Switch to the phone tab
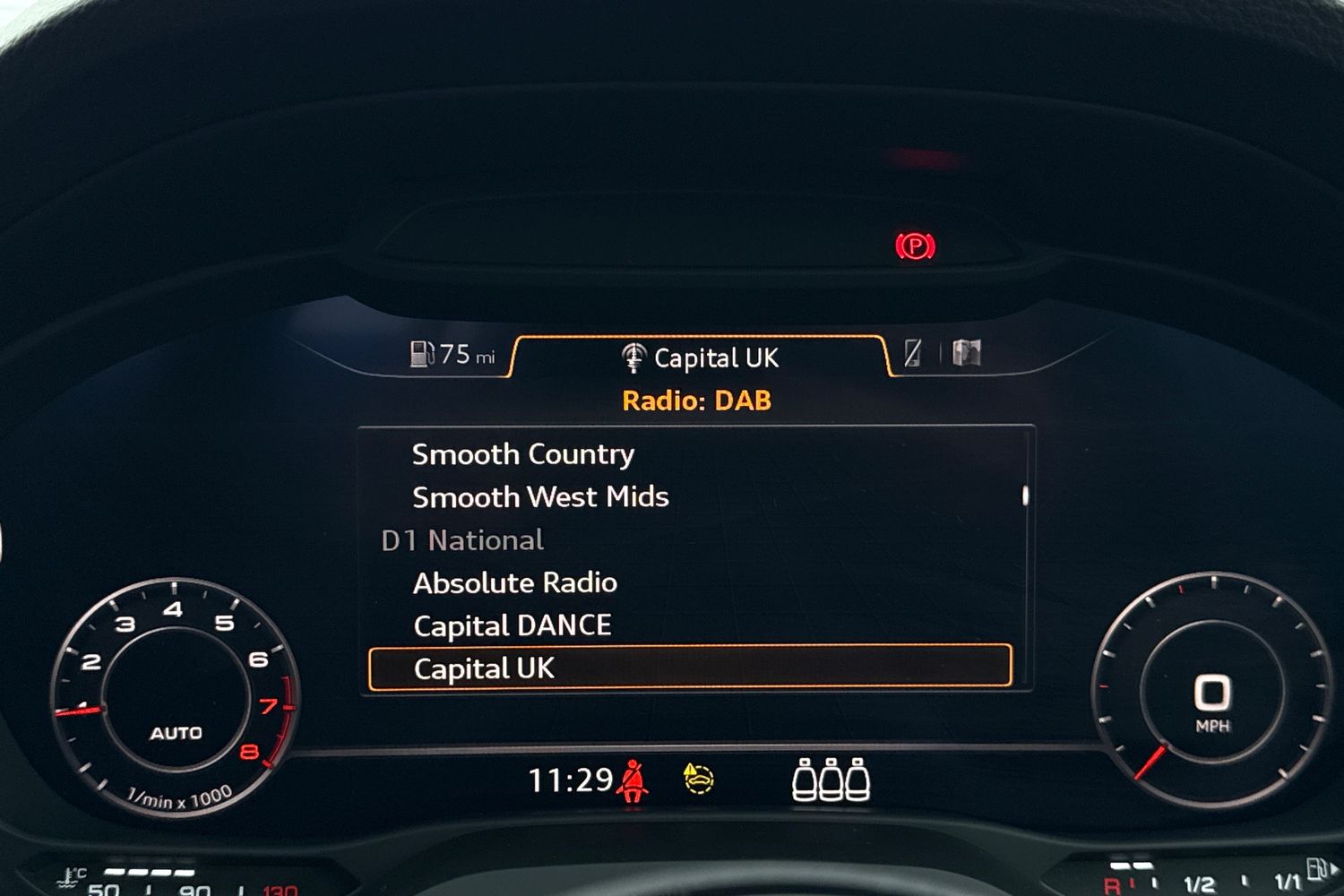Screen dimensions: 1344x896 (913, 353)
